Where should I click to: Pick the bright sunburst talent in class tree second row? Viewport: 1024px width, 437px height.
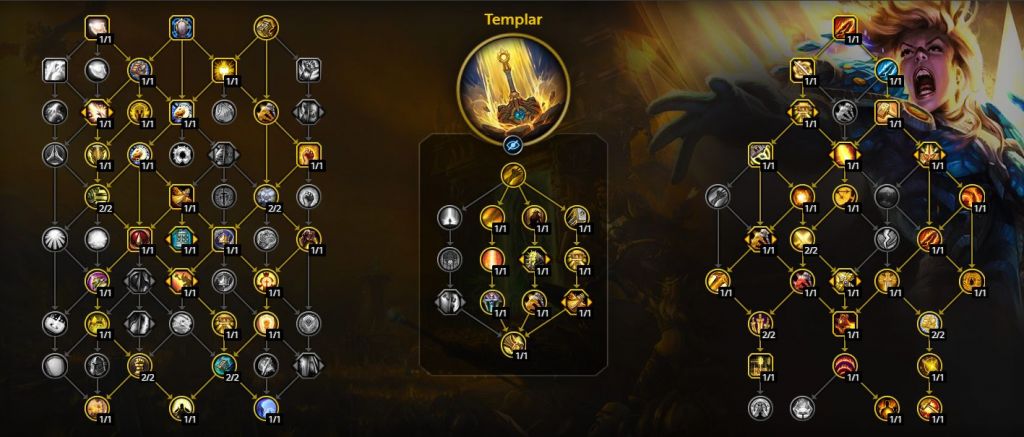pos(223,69)
